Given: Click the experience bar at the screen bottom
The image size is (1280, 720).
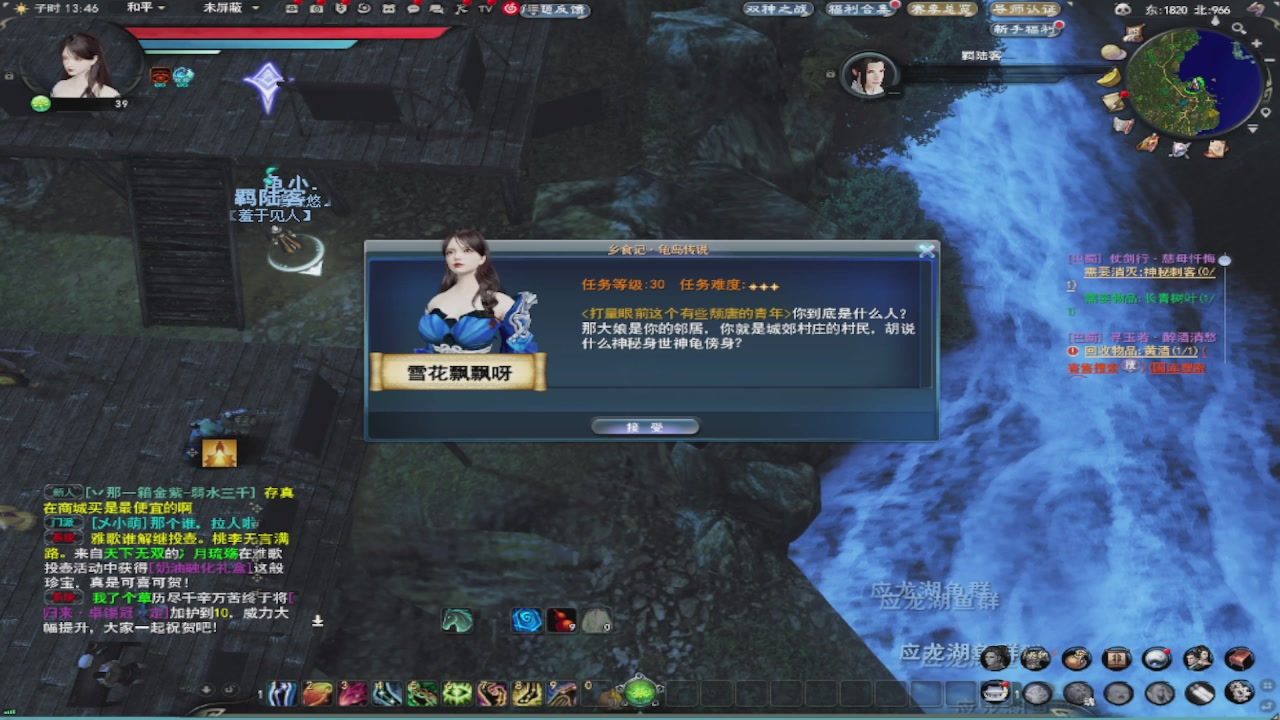Looking at the screenshot, I should pos(640,716).
